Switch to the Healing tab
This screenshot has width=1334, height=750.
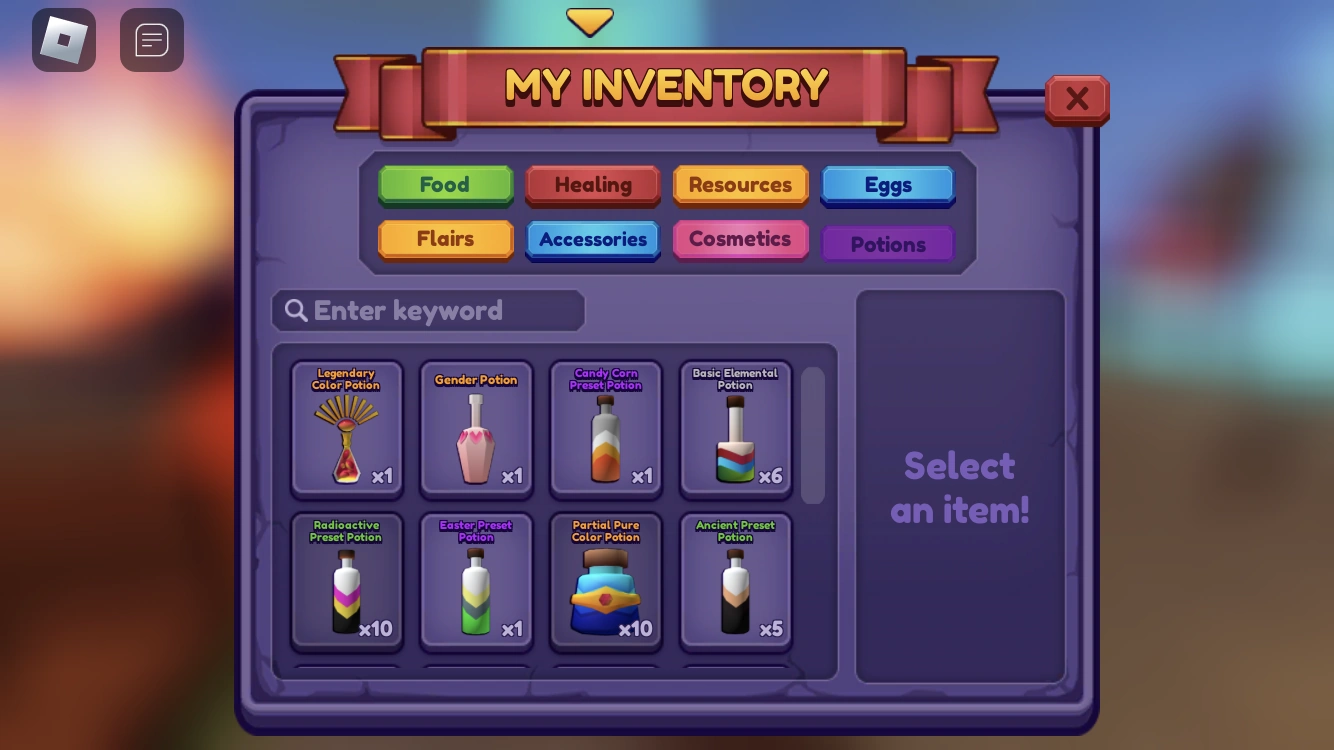592,184
